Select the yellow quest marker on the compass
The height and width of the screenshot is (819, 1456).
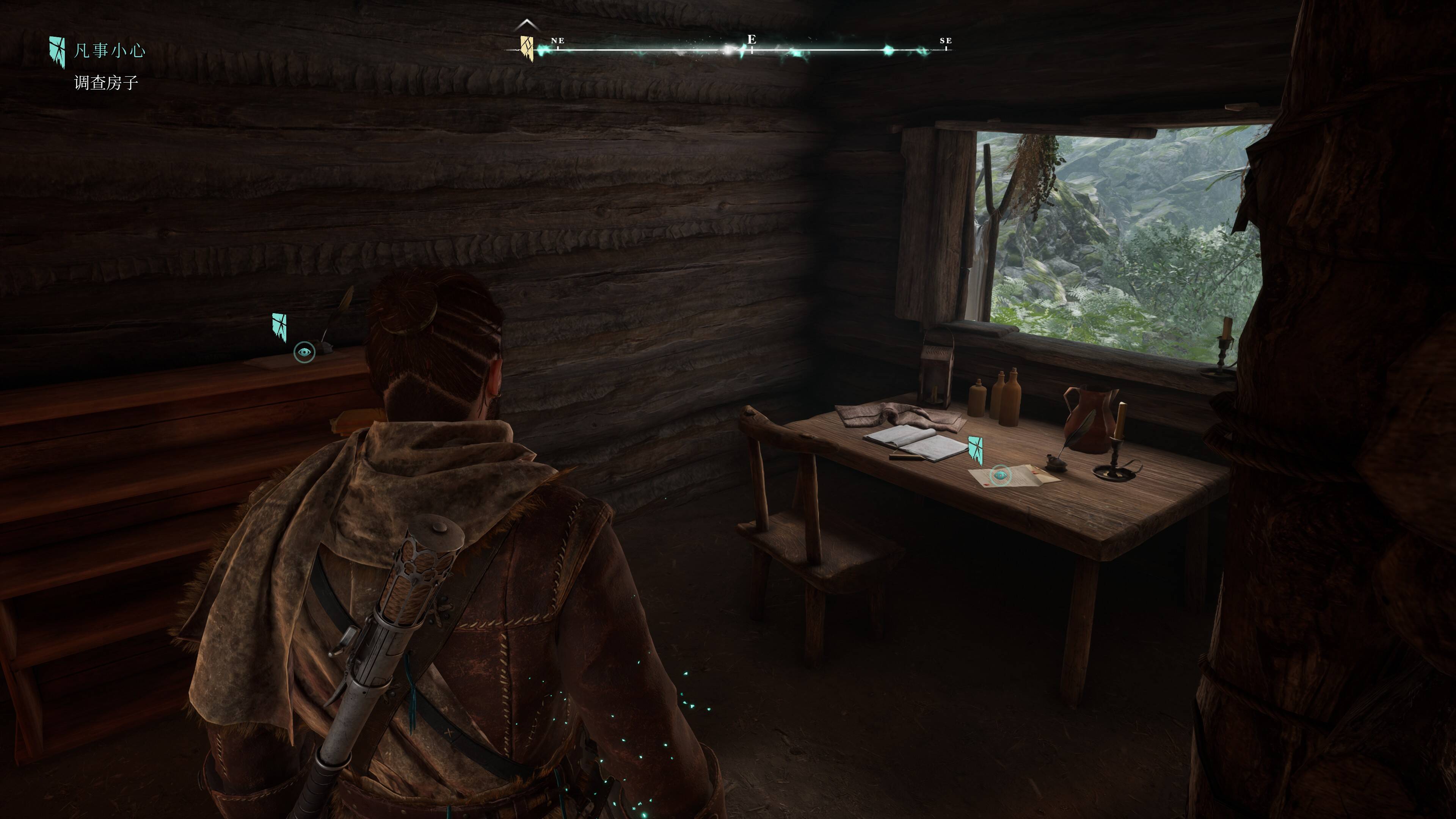[527, 47]
